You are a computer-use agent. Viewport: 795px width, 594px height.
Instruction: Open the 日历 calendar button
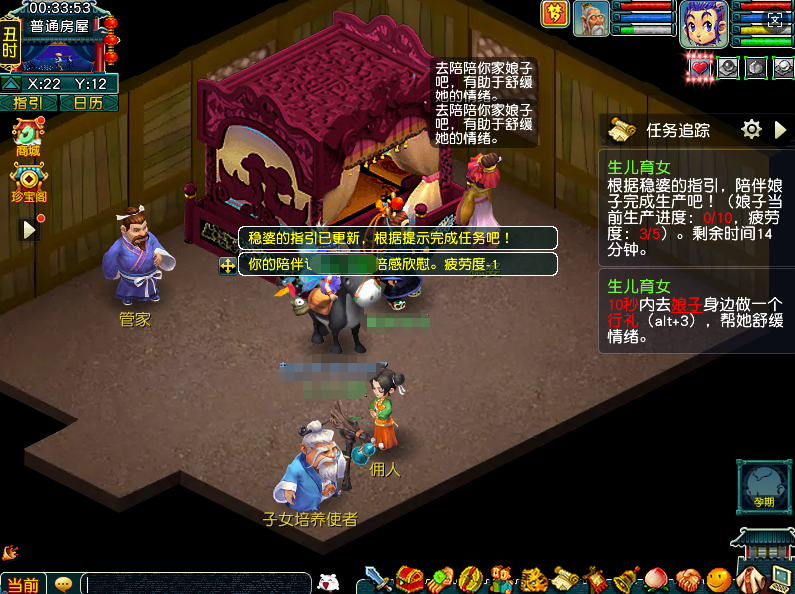tap(88, 103)
